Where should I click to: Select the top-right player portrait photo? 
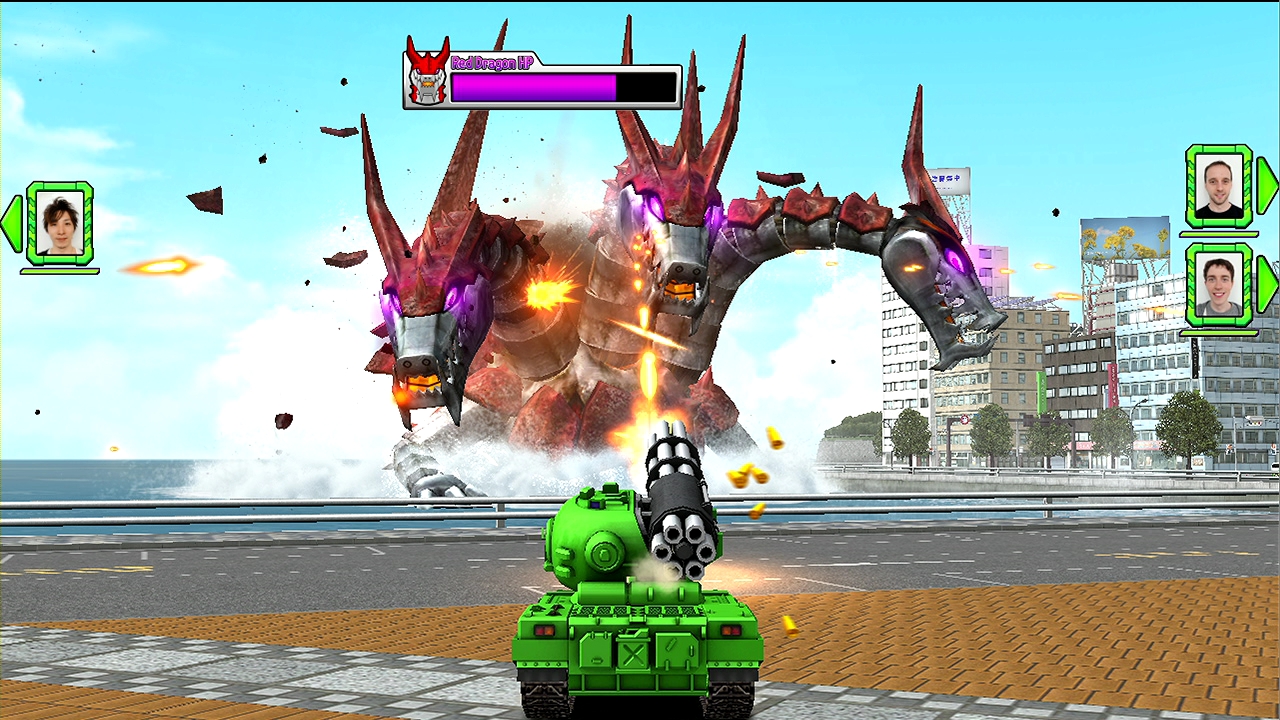pyautogui.click(x=1219, y=188)
